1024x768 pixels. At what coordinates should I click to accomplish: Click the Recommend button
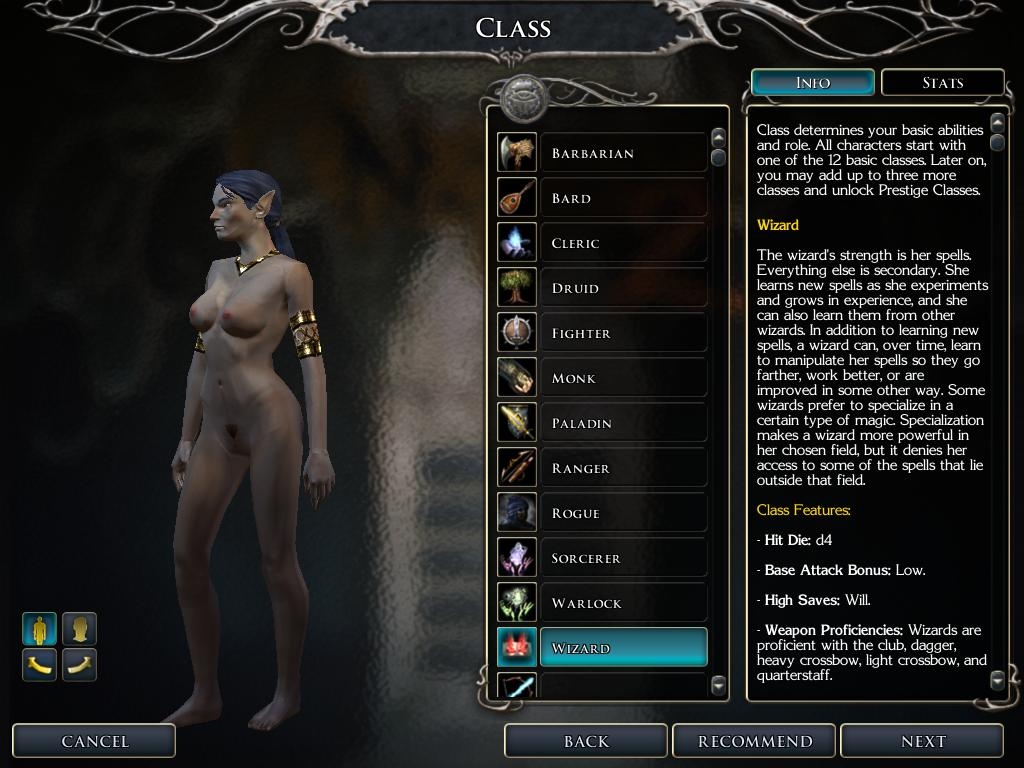click(x=755, y=741)
